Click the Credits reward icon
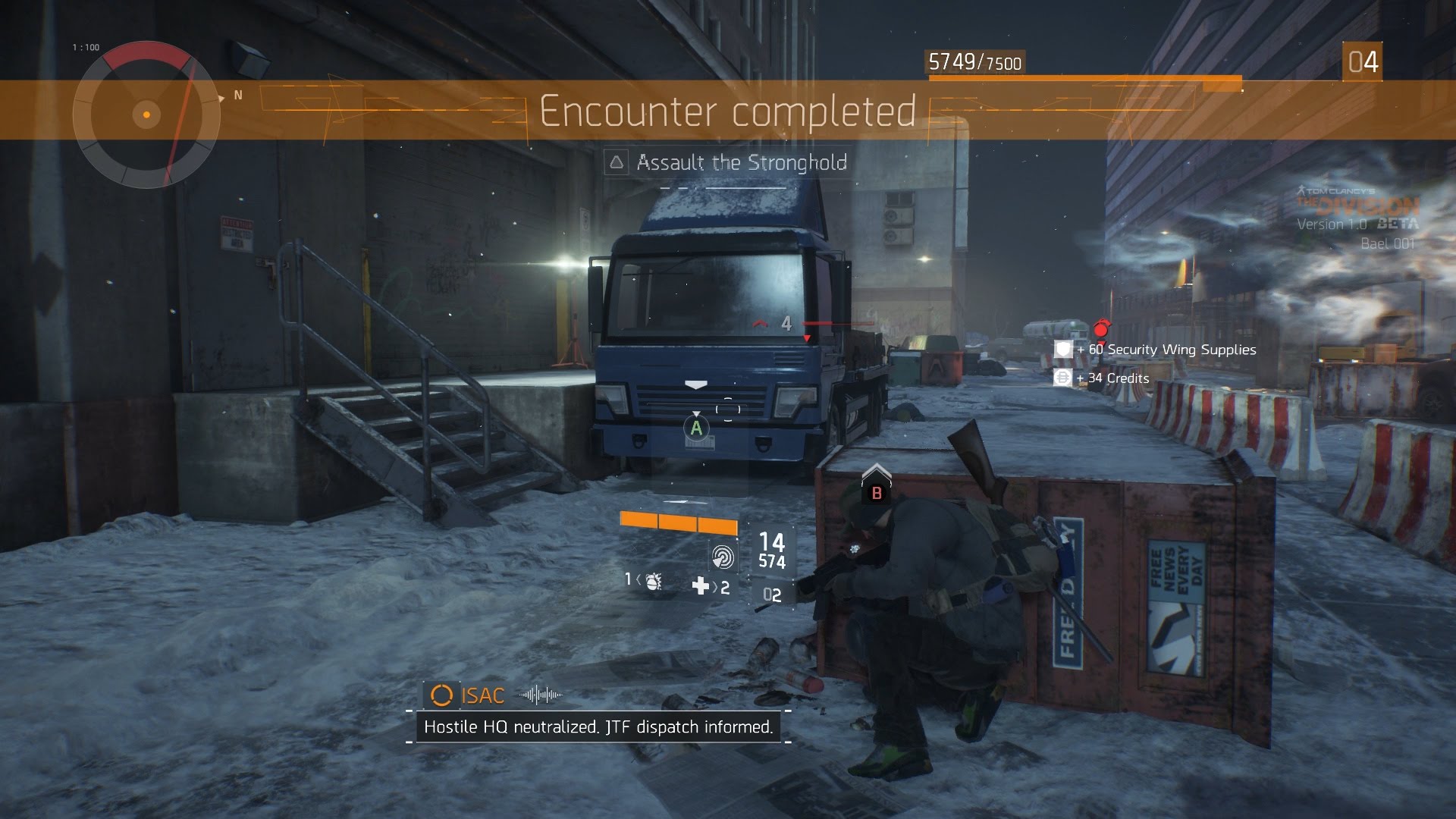 click(1062, 378)
